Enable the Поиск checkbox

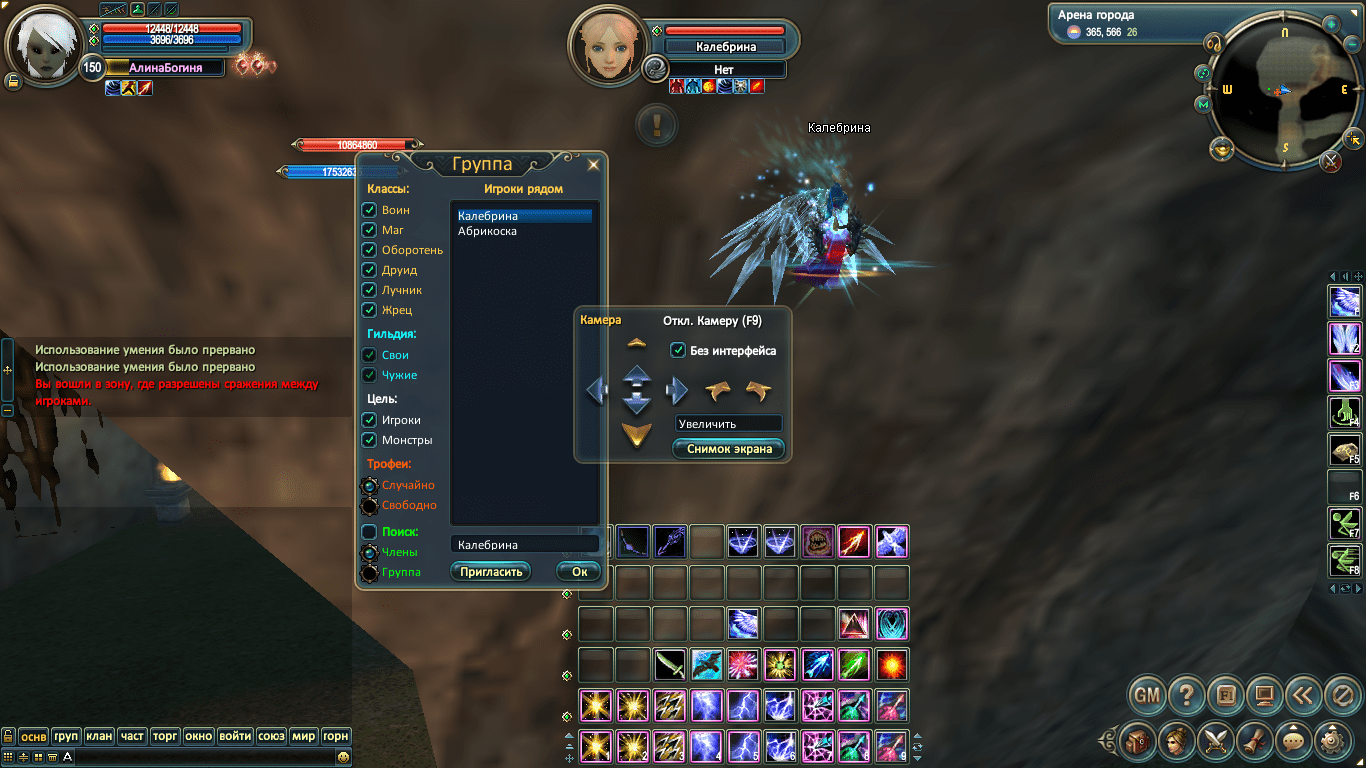369,532
